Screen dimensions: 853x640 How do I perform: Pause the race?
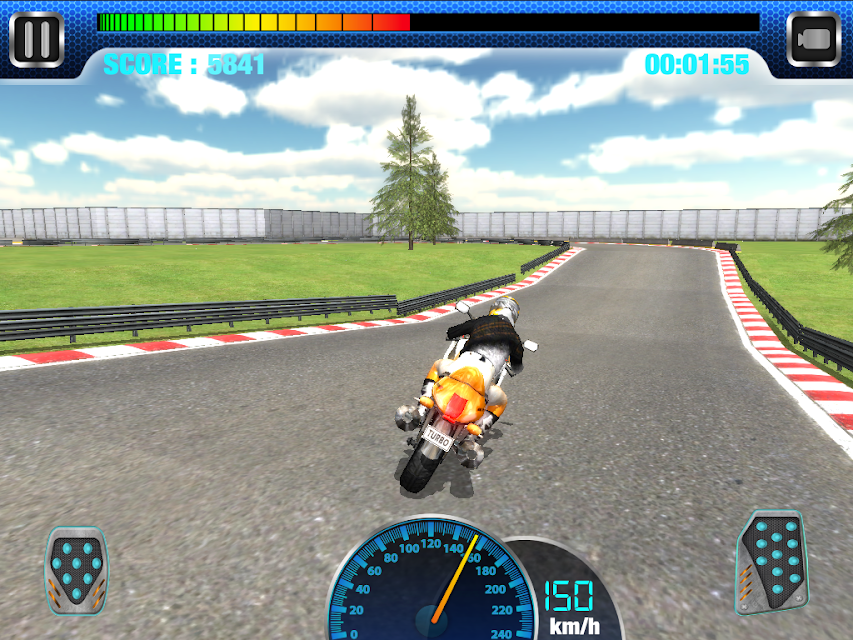click(x=37, y=39)
